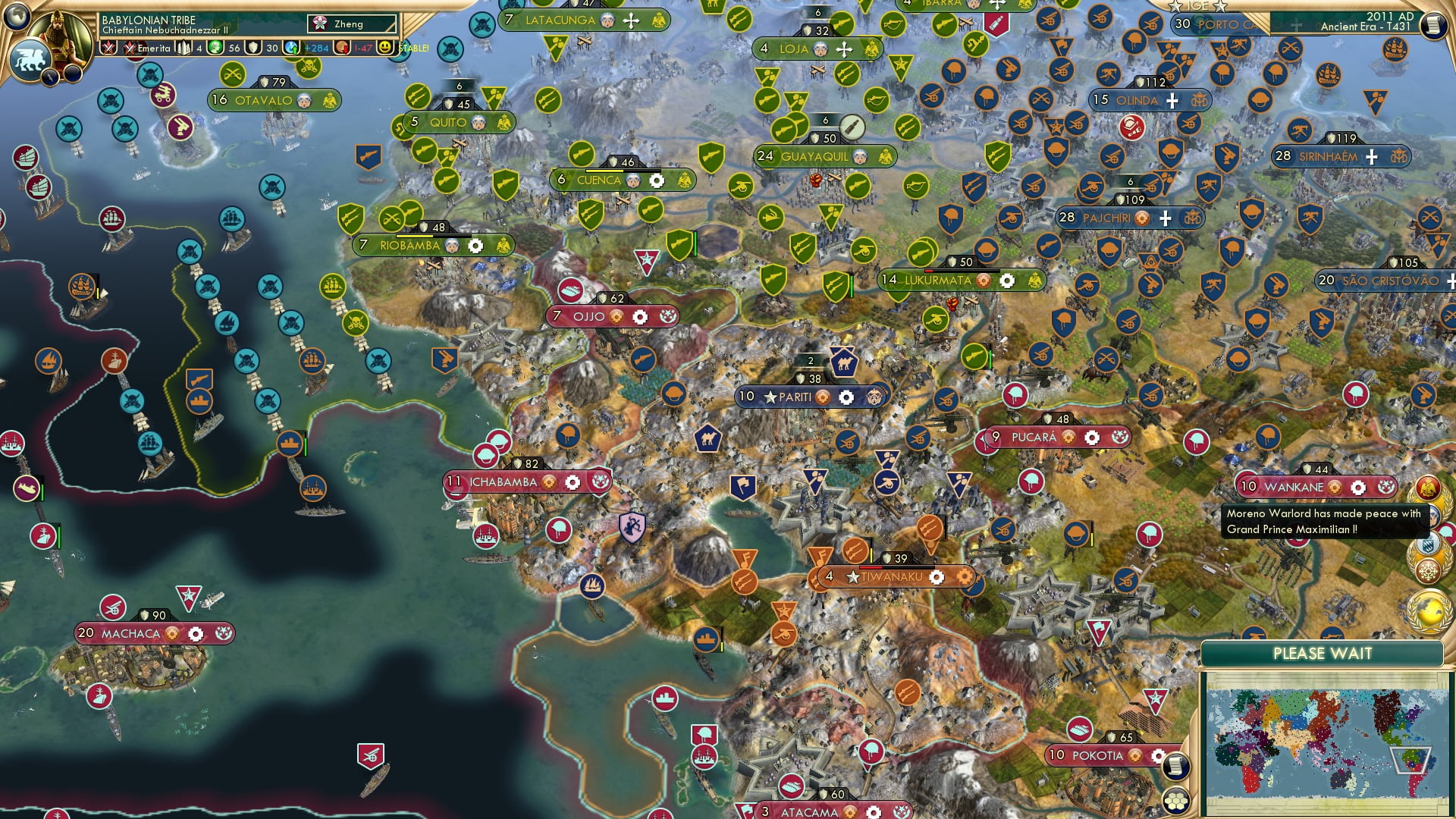The height and width of the screenshot is (819, 1456).
Task: Click the eagle crest notification medallion
Action: pos(1429,488)
